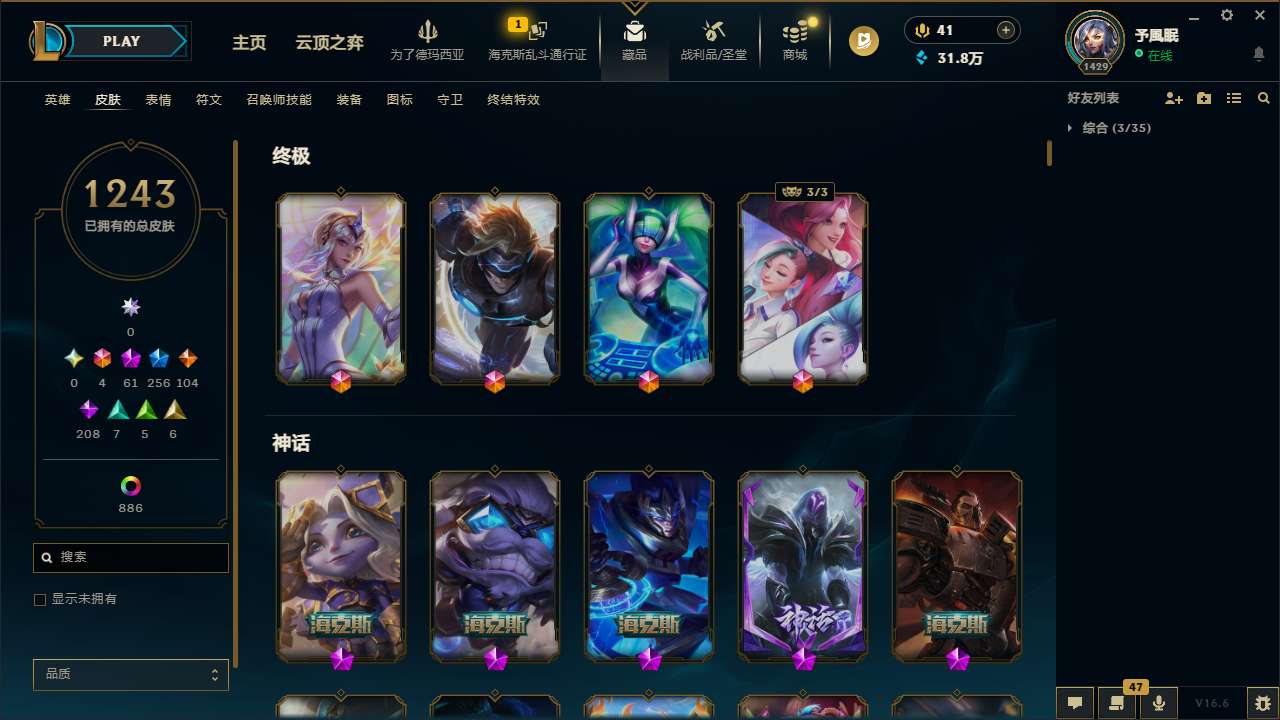The height and width of the screenshot is (720, 1280).
Task: Click the plus to purchase more RP
Action: coord(1005,29)
